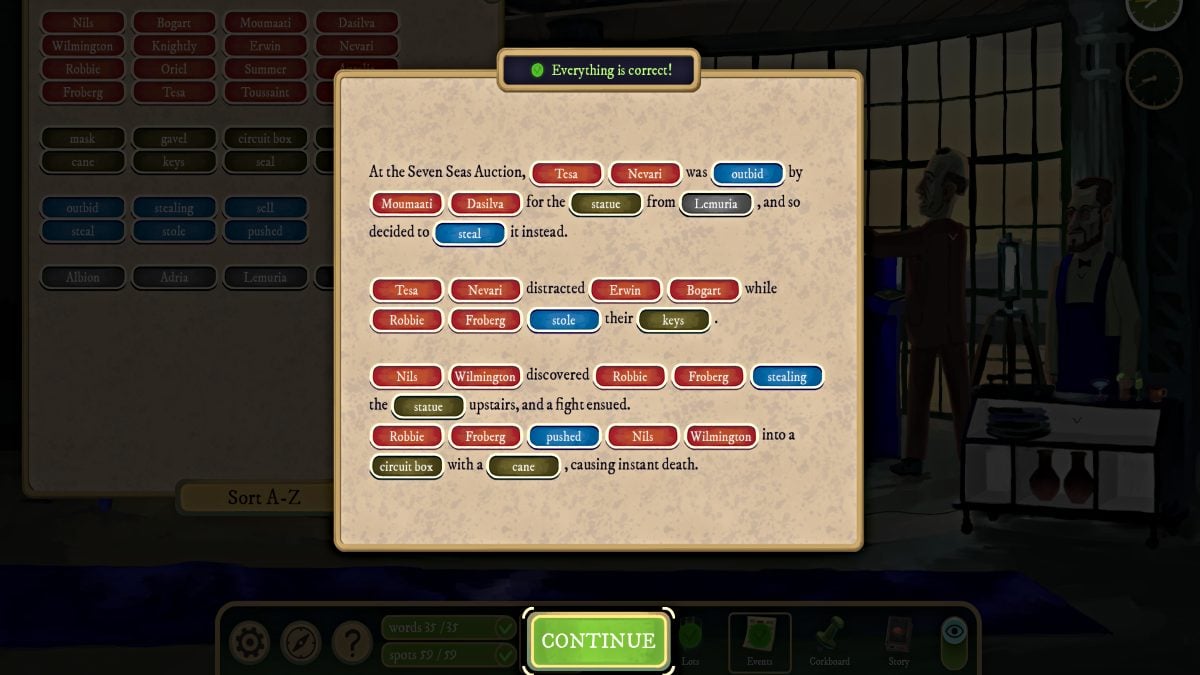Viewport: 1200px width, 675px height.
Task: Select the Events tab
Action: point(759,642)
